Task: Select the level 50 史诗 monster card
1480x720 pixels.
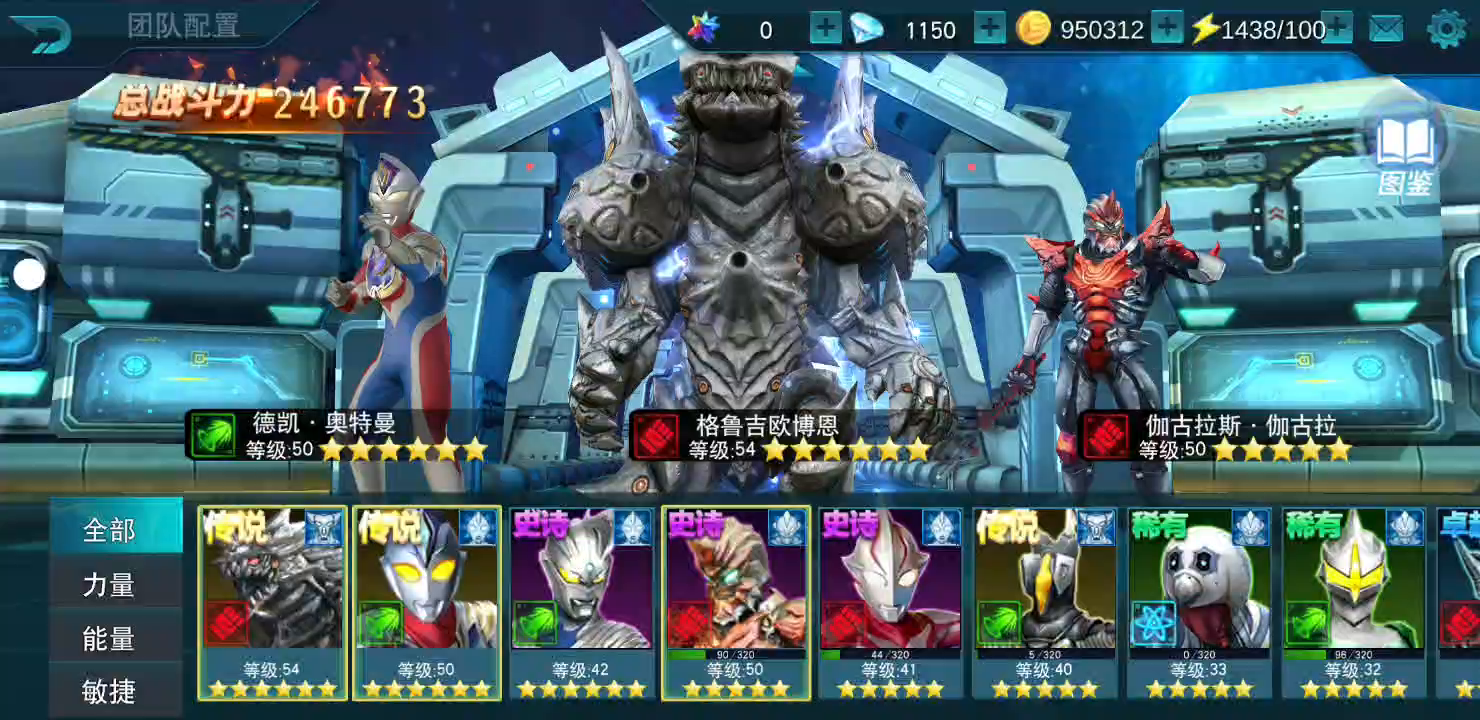Action: (736, 602)
